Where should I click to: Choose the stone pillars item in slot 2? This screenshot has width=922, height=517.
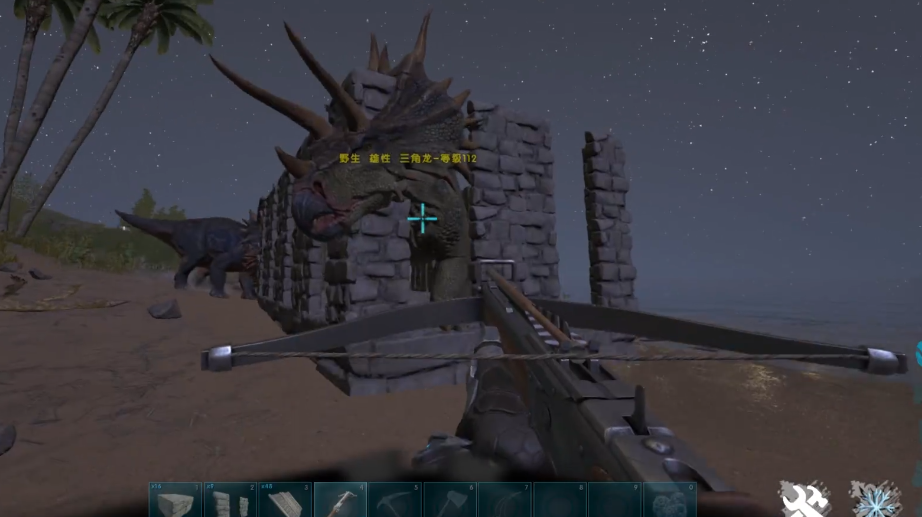230,500
